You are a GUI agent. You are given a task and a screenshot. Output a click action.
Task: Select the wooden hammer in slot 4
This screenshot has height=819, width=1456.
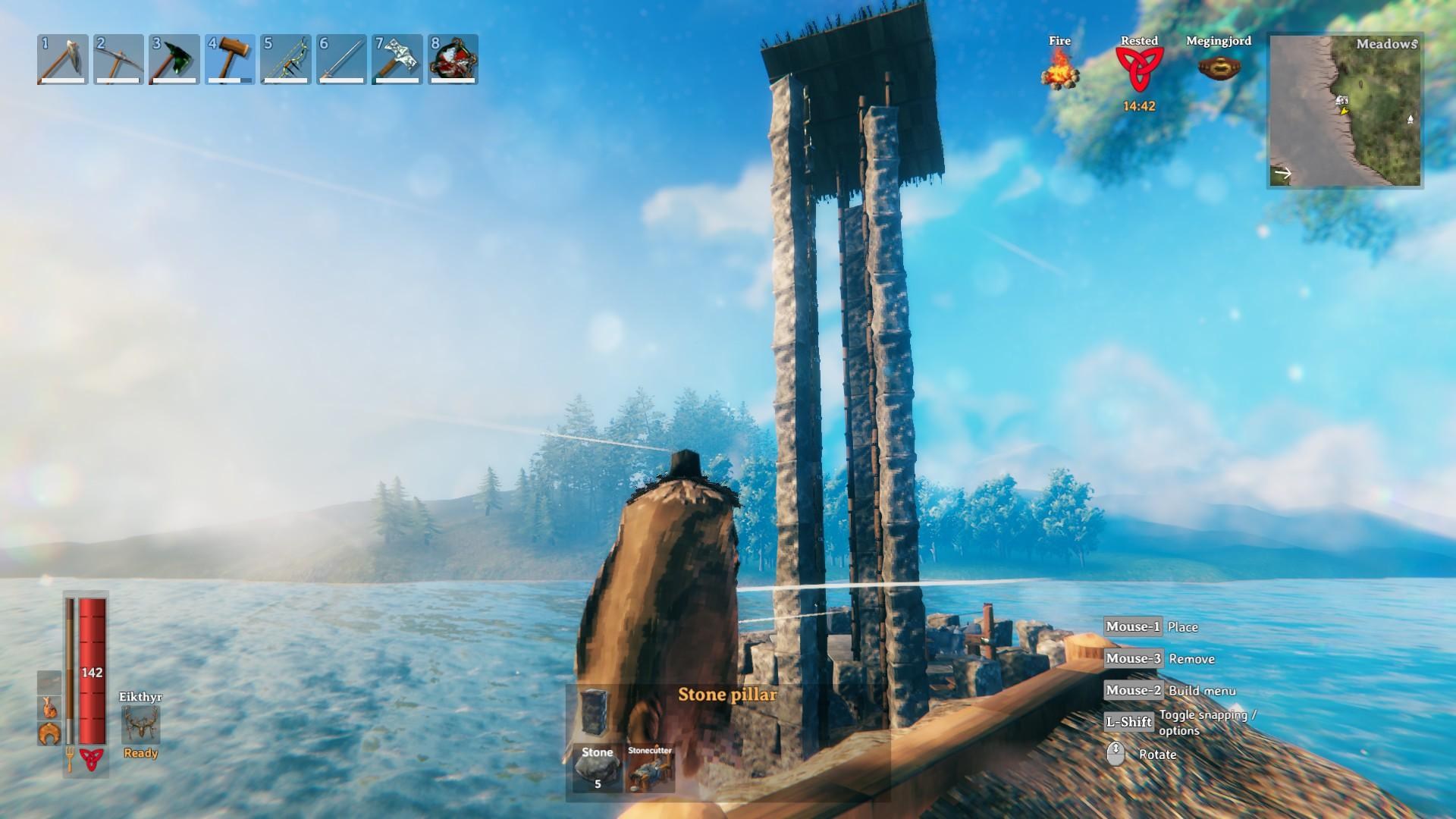230,58
